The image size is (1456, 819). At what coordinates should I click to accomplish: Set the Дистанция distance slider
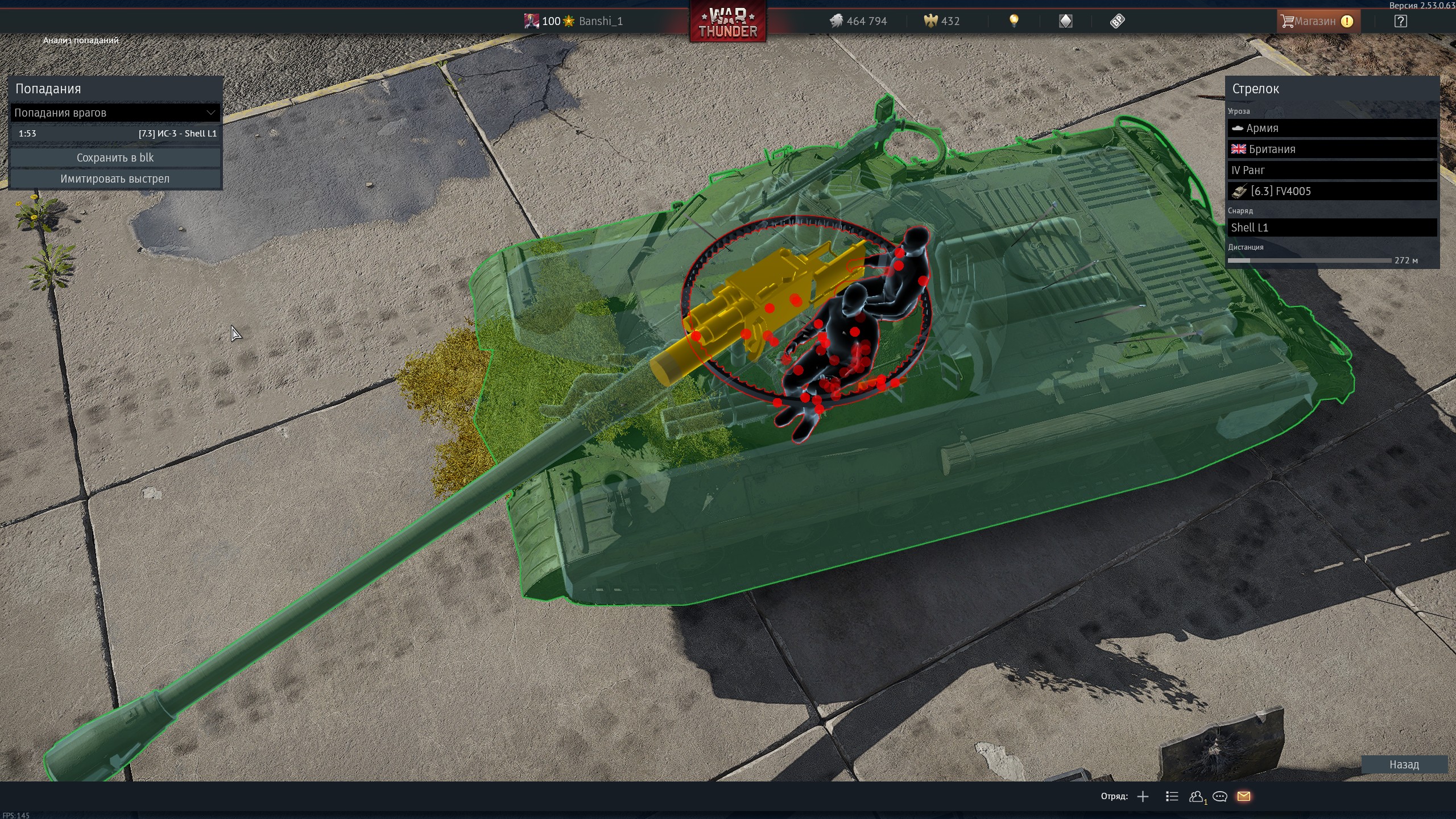coord(1309,260)
